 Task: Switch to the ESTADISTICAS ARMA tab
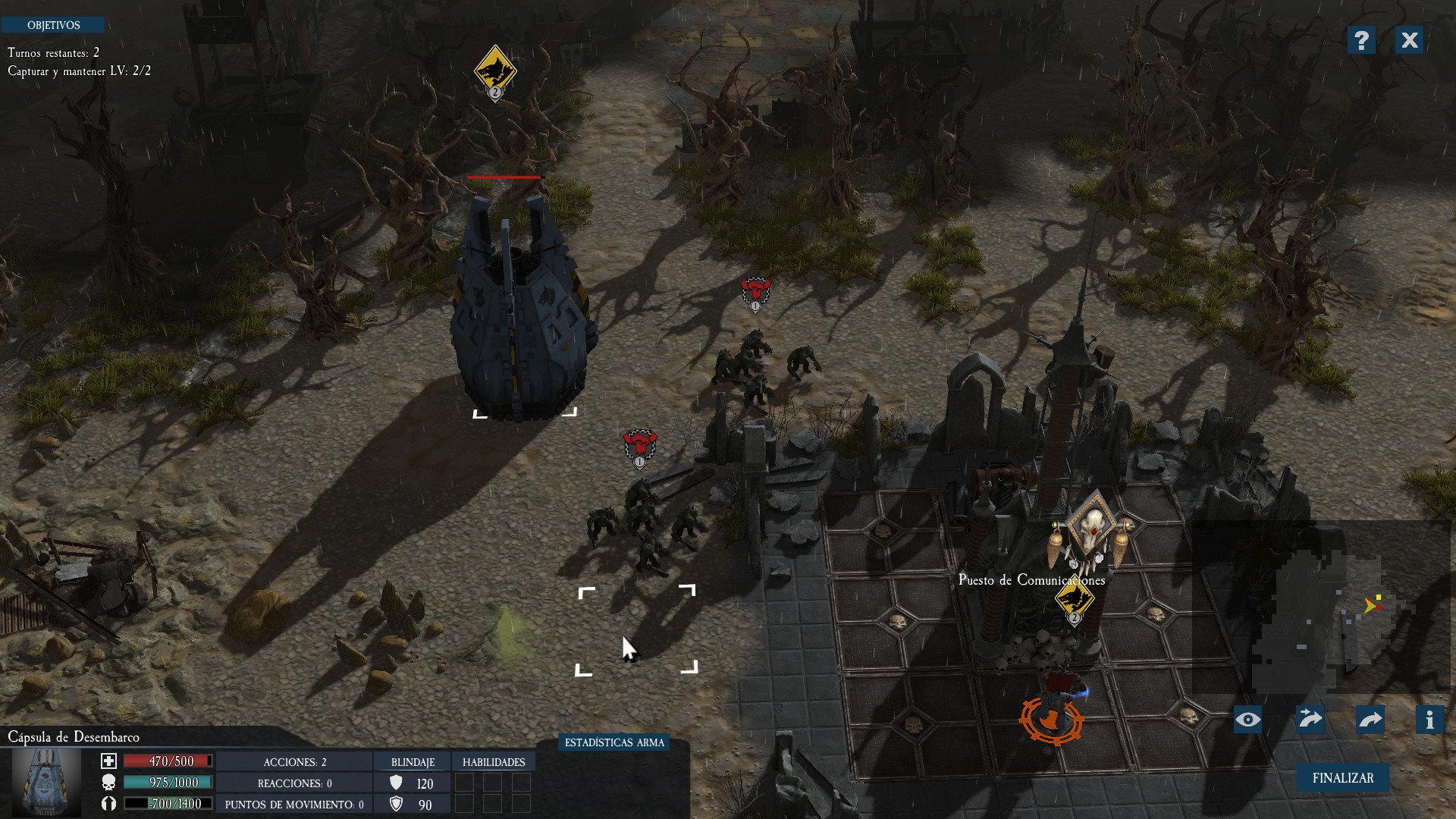[x=614, y=742]
